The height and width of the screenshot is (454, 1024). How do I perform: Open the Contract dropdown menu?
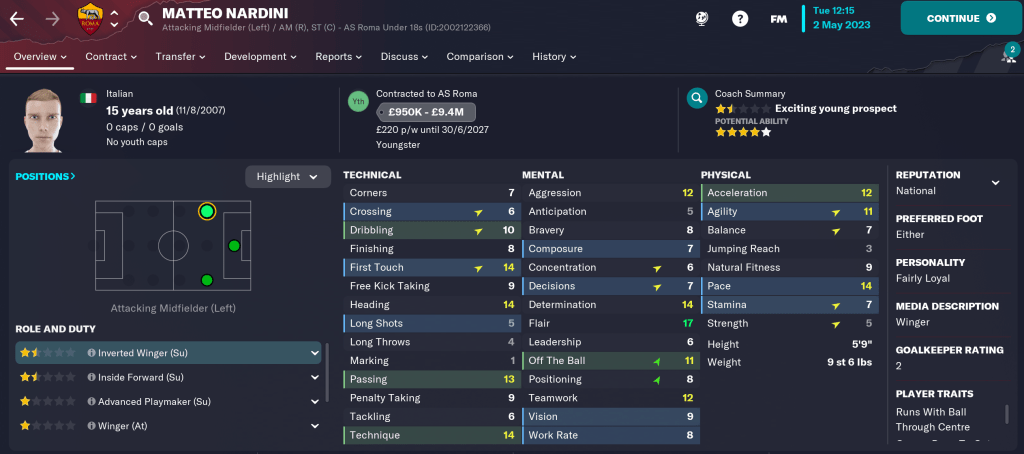click(x=112, y=57)
